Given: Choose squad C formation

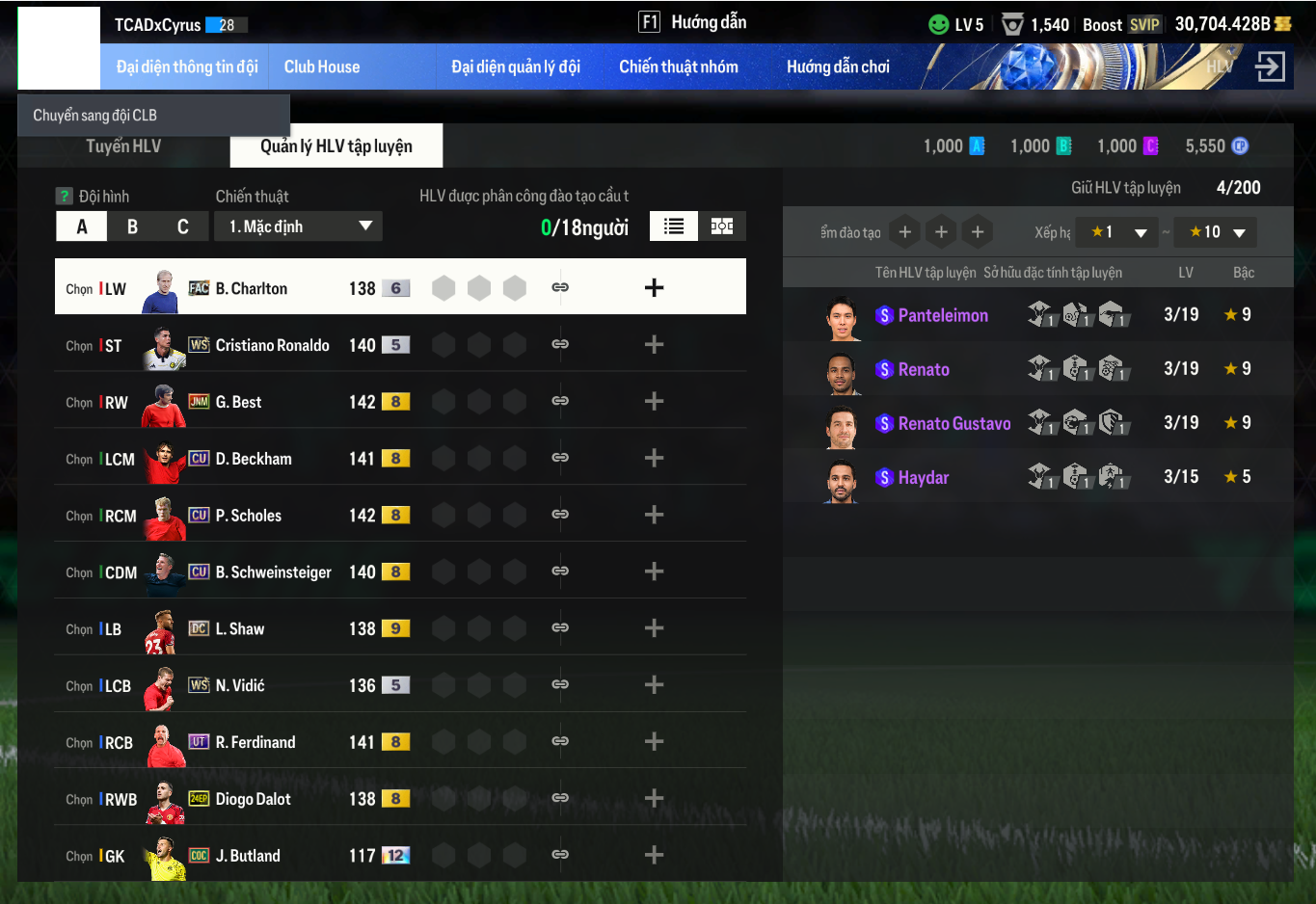Looking at the screenshot, I should 182,226.
